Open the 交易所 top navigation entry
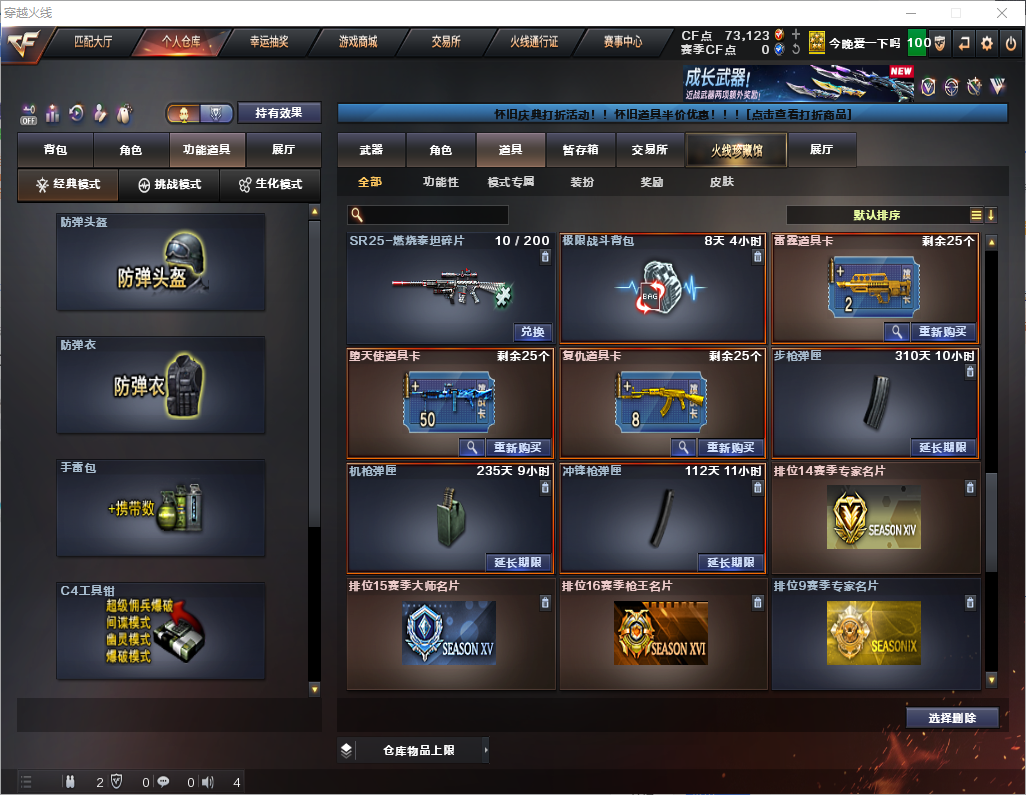Screen dimensions: 1026x795 pyautogui.click(x=446, y=42)
